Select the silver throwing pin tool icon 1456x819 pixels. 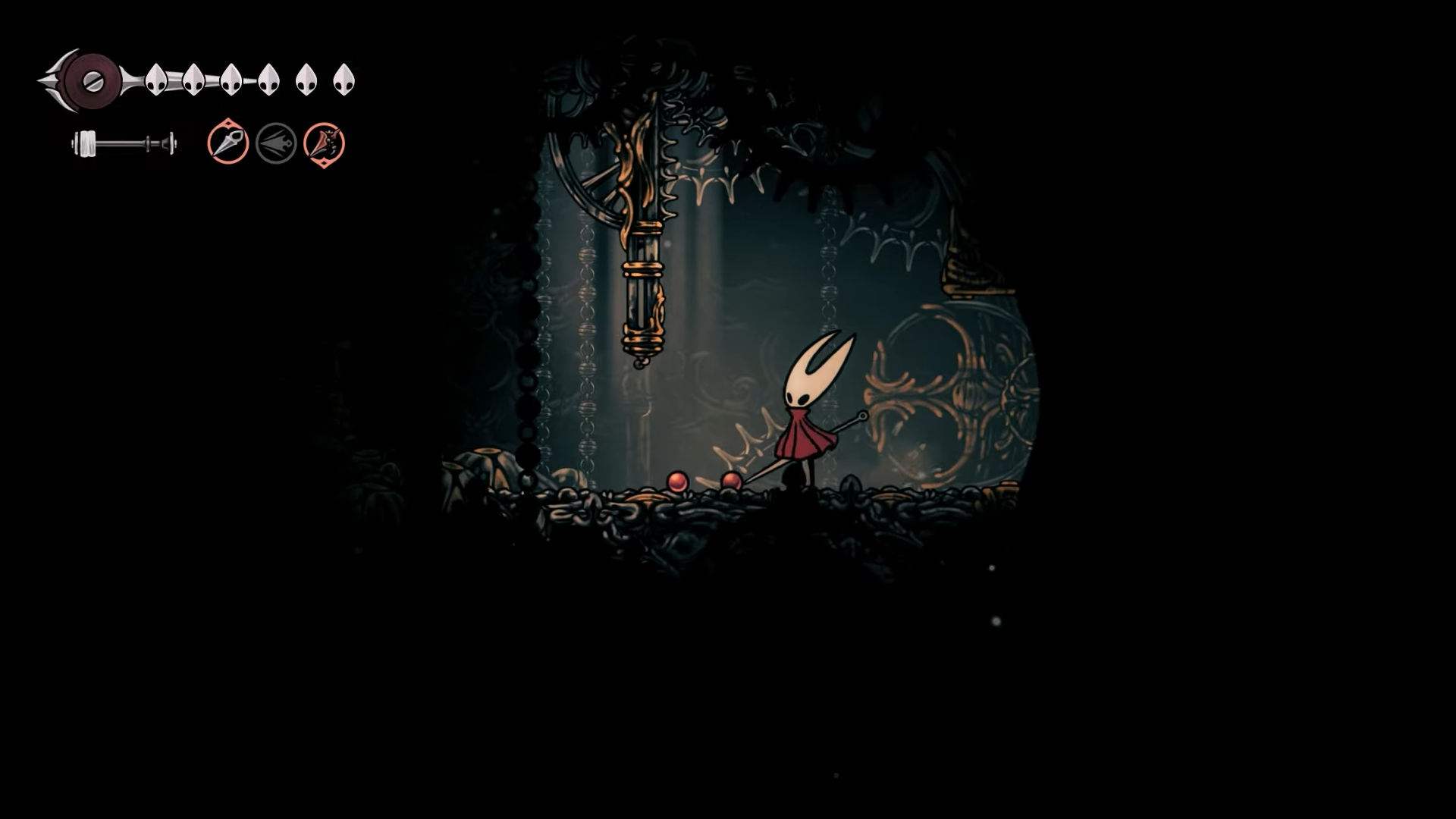[228, 143]
